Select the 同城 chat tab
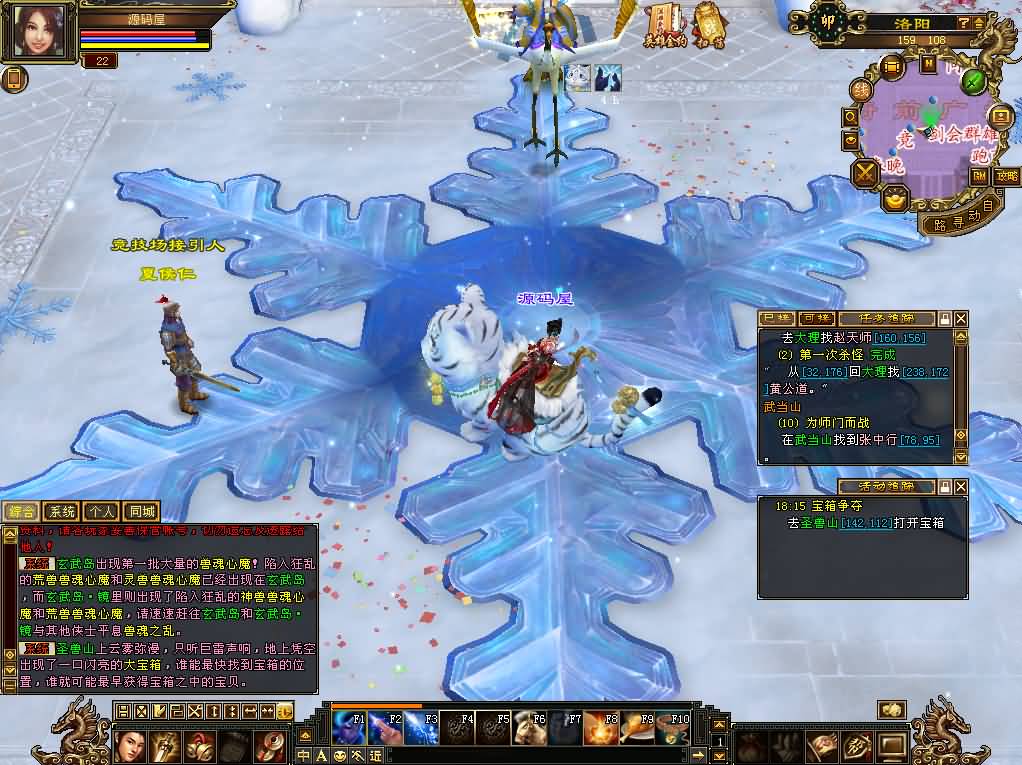This screenshot has height=765, width=1022. pos(140,511)
